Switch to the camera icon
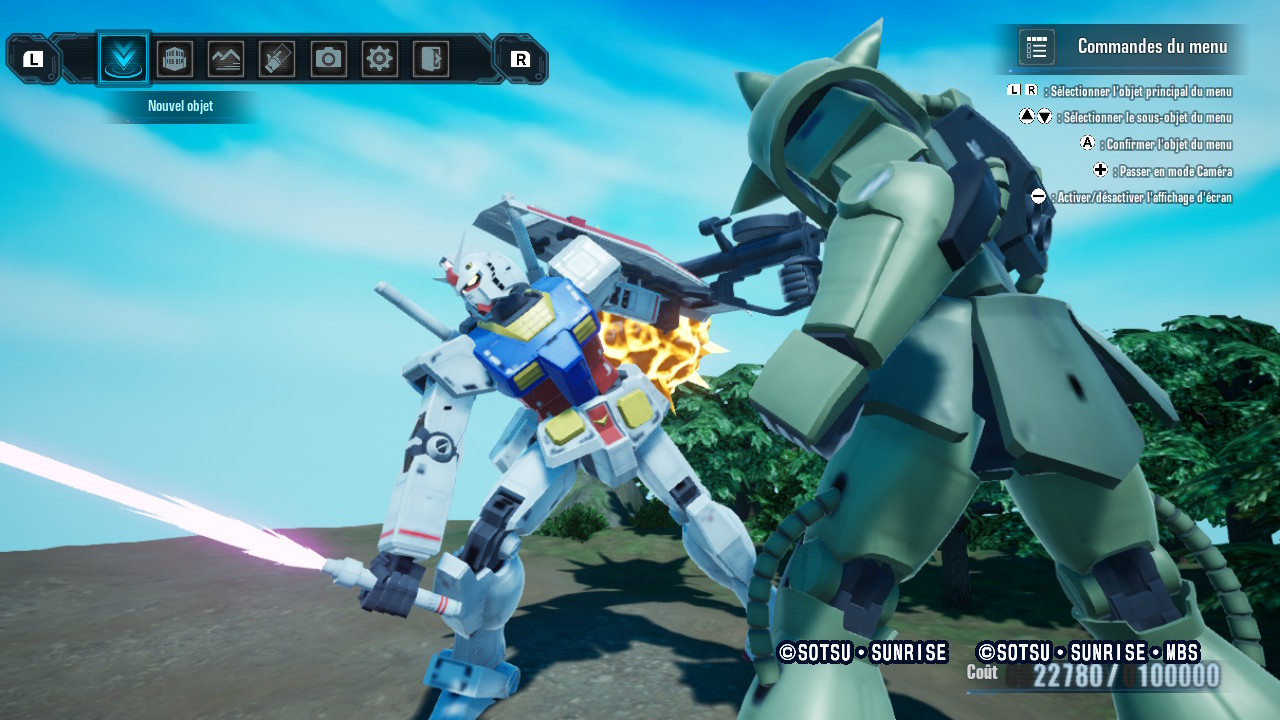 pyautogui.click(x=328, y=59)
